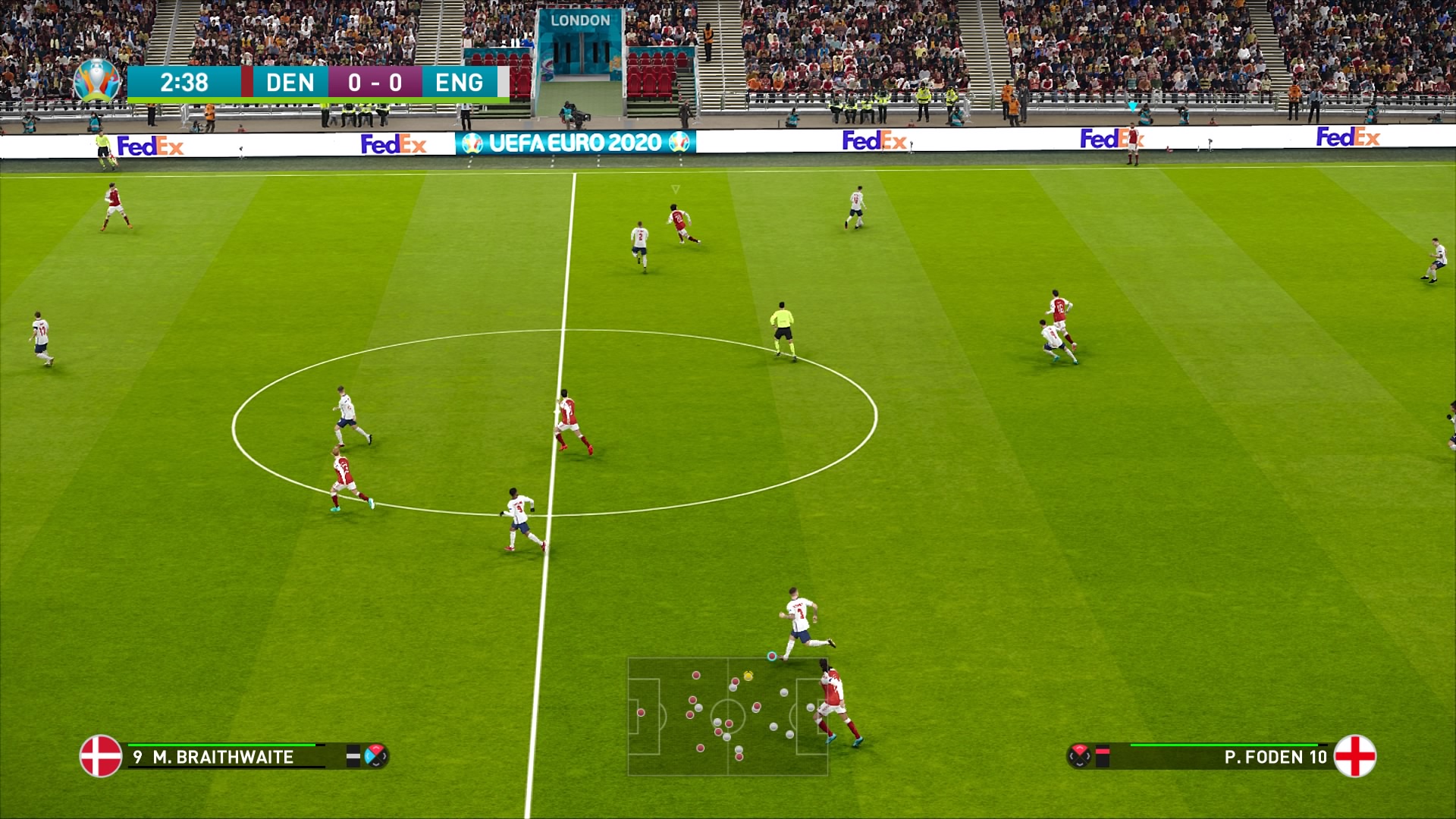Click the tactics icon beside Braithwaite's name

point(375,756)
